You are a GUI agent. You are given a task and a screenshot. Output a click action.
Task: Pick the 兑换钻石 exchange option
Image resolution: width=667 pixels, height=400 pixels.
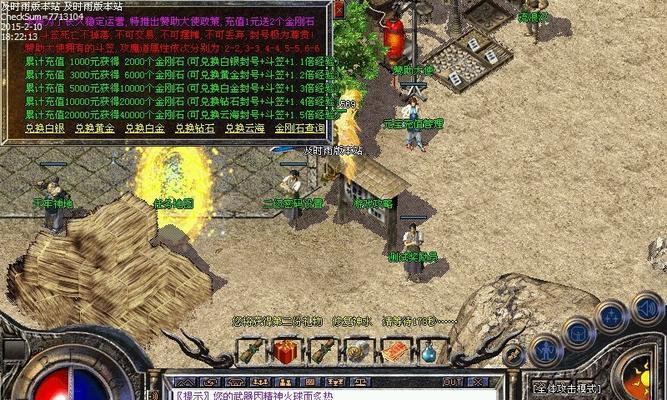pyautogui.click(x=193, y=128)
